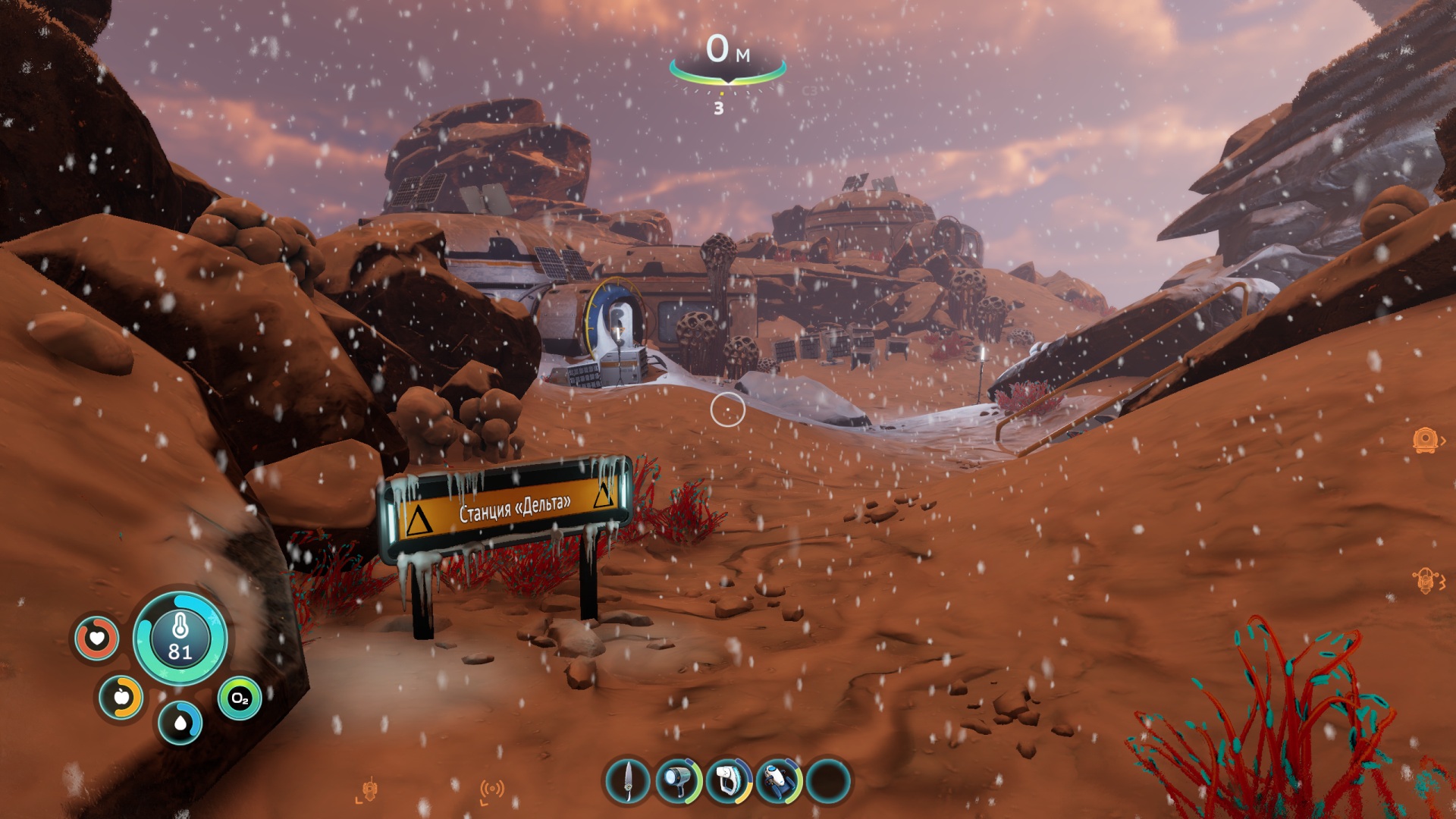Equip the flashlight from the hotbar
This screenshot has width=1456, height=819.
678,780
